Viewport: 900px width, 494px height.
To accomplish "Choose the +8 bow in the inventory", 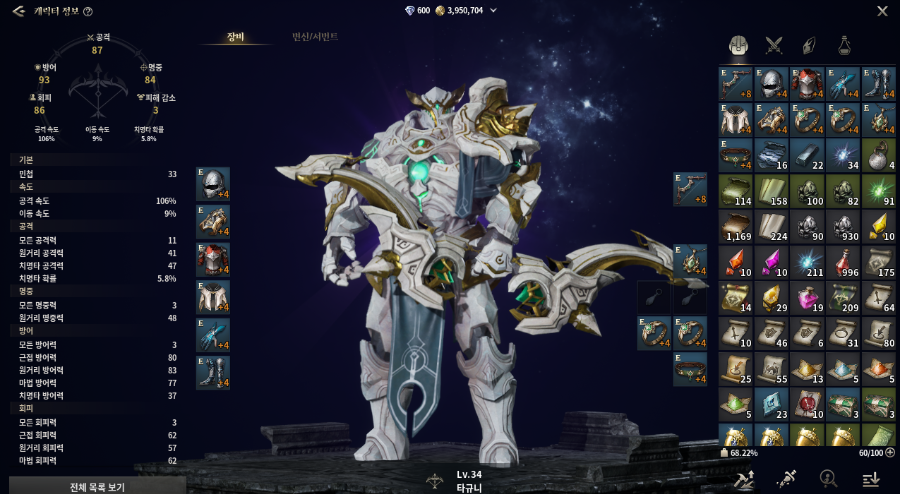I will click(736, 84).
